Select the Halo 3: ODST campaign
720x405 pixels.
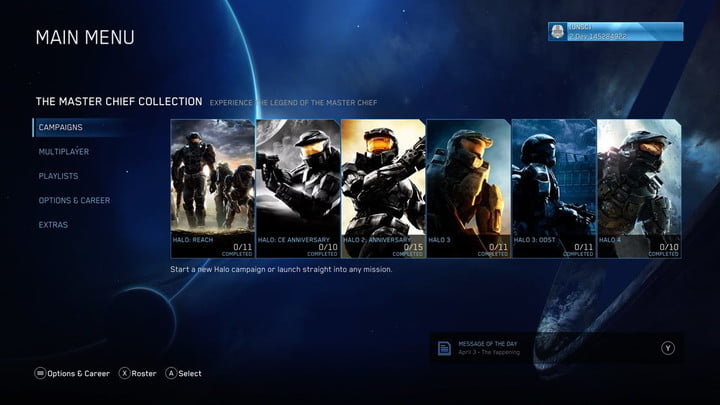click(x=554, y=189)
